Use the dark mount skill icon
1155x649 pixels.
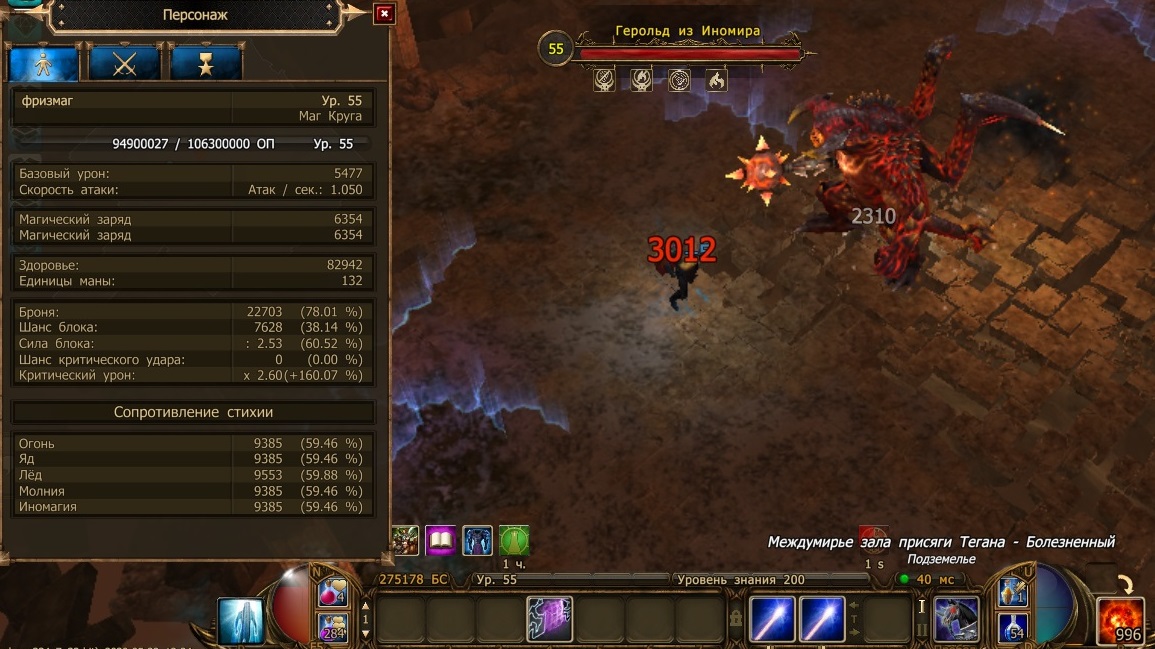(956, 619)
